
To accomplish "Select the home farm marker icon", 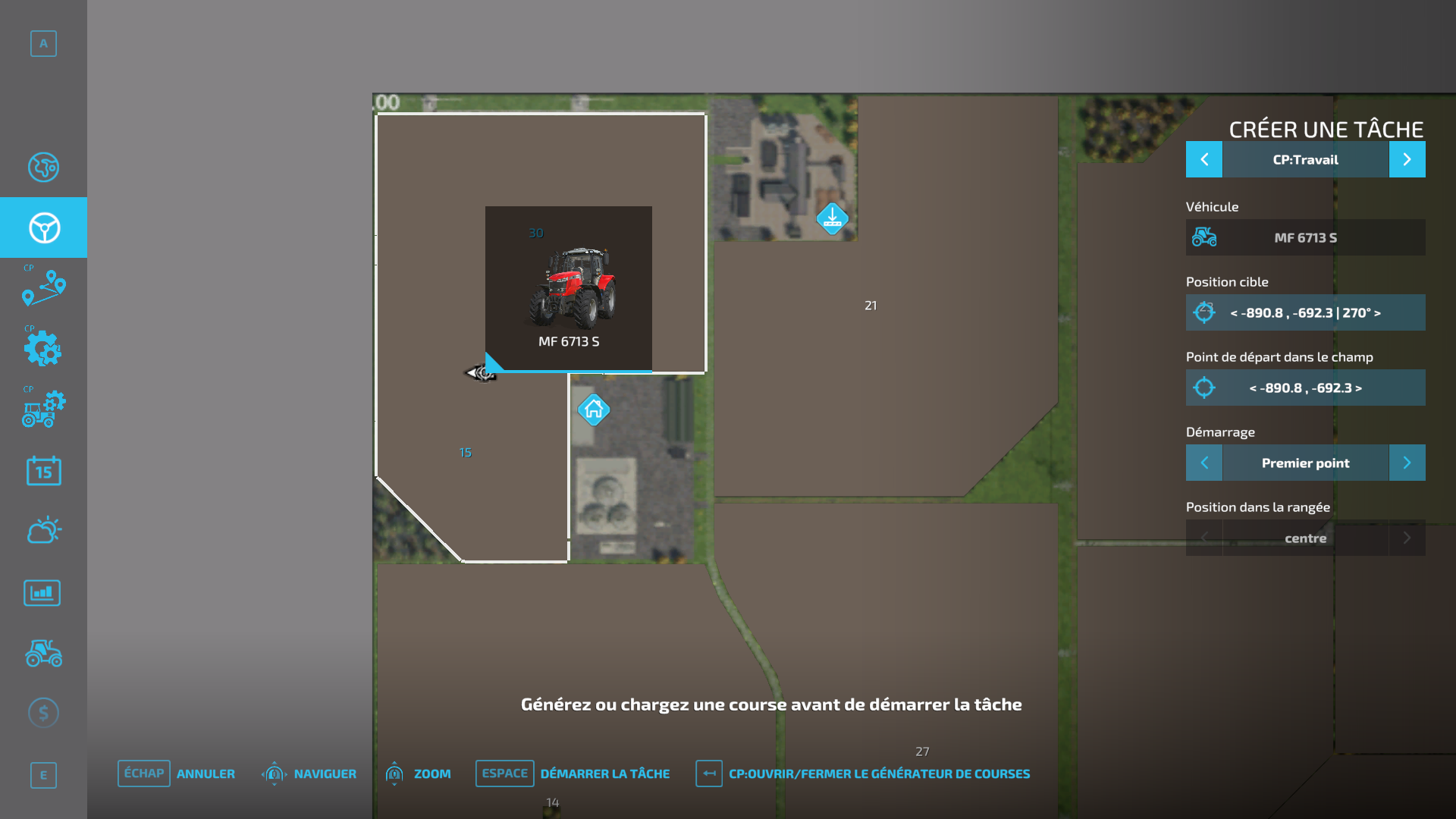I will click(594, 409).
